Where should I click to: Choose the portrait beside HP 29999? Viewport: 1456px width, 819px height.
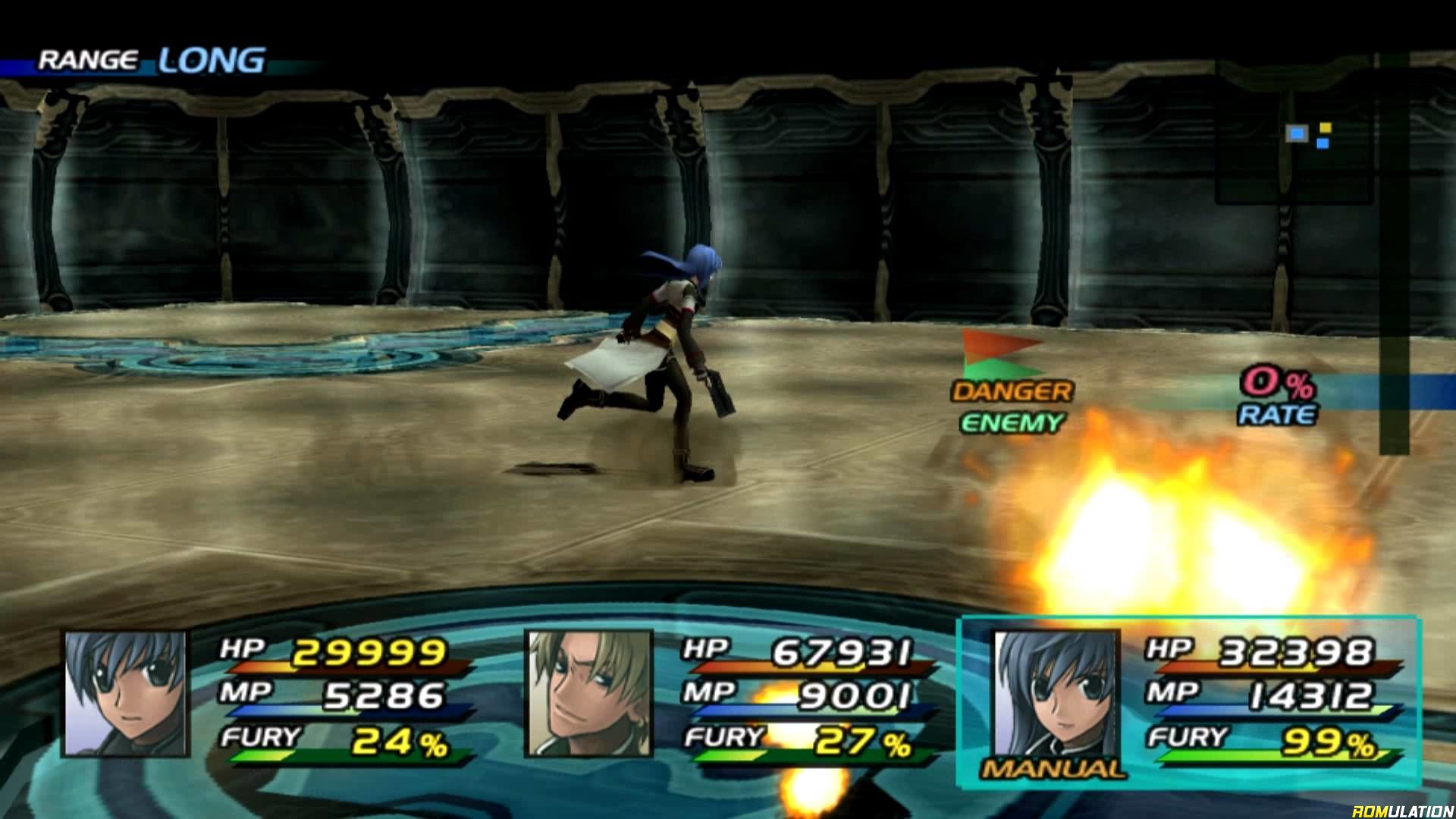coord(126,693)
